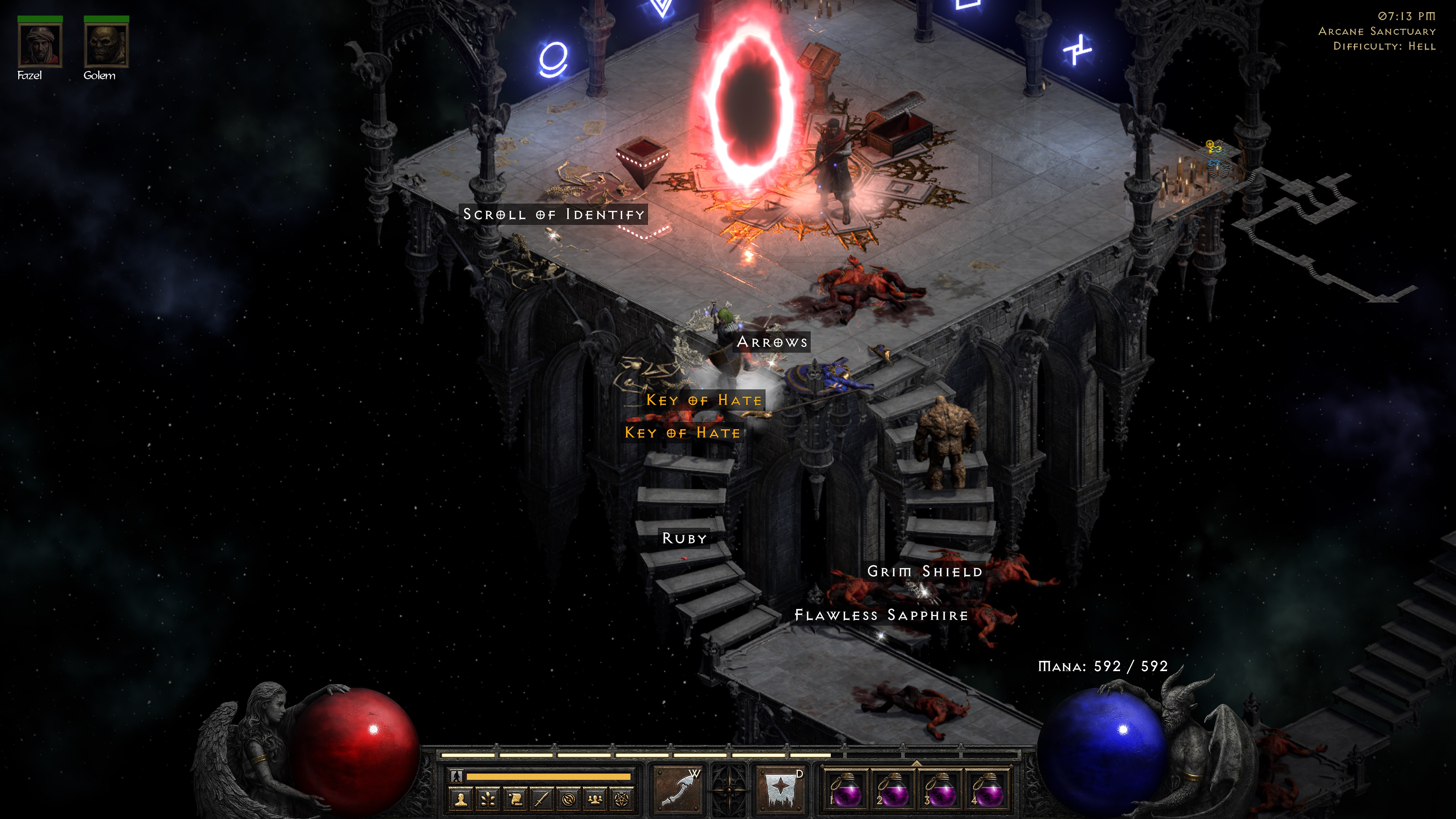The image size is (1456, 819).
Task: Expand the belt using the arrow tab
Action: 916,763
